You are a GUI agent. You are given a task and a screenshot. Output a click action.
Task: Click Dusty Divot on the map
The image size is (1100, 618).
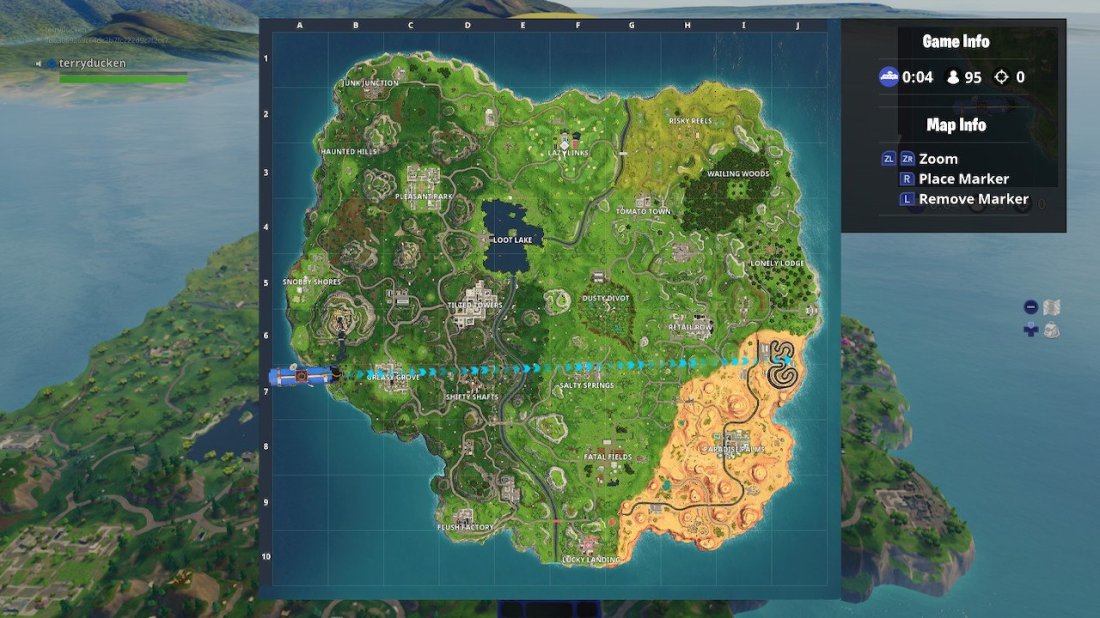click(x=604, y=297)
